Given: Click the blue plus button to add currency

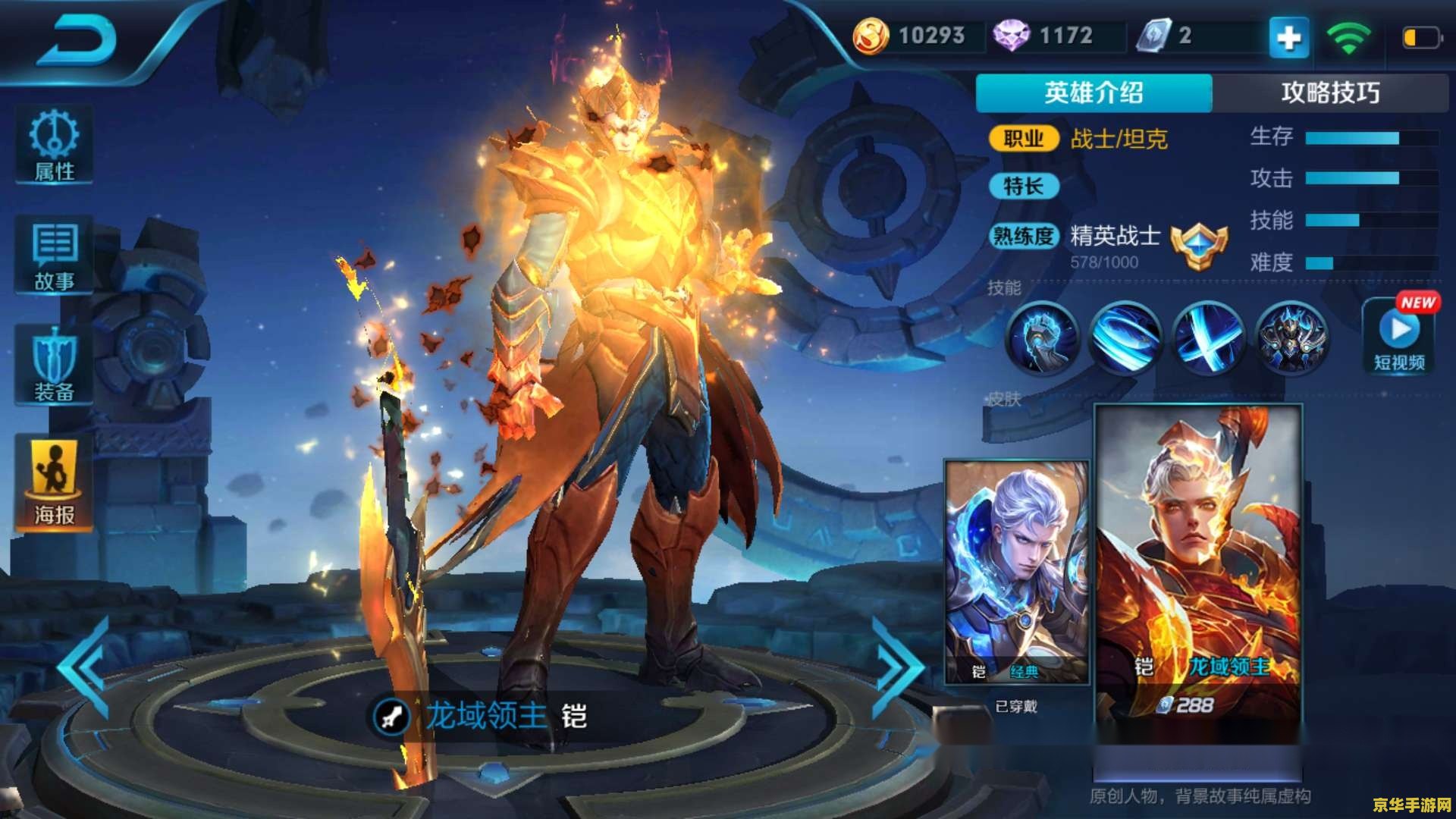Looking at the screenshot, I should [x=1288, y=36].
